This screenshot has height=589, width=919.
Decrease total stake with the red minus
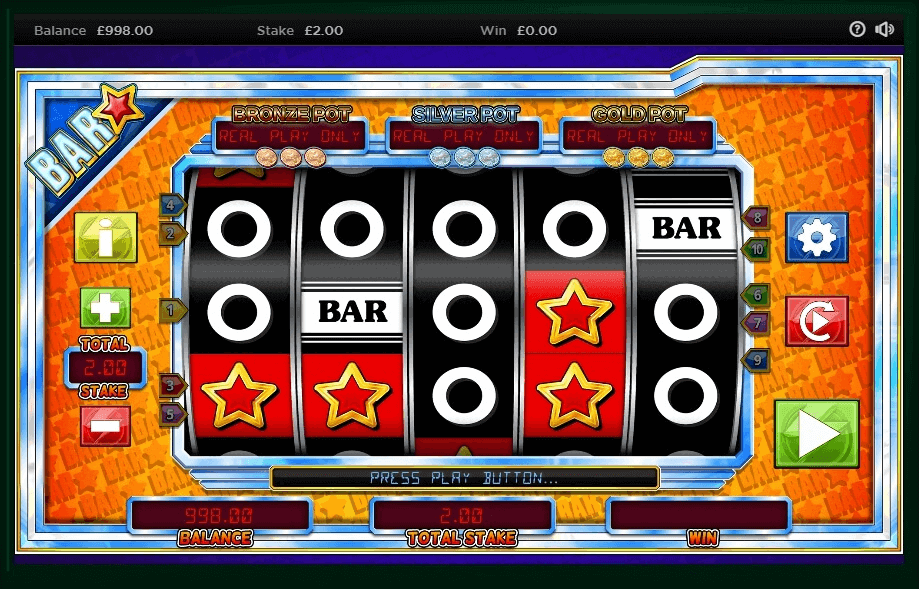105,425
